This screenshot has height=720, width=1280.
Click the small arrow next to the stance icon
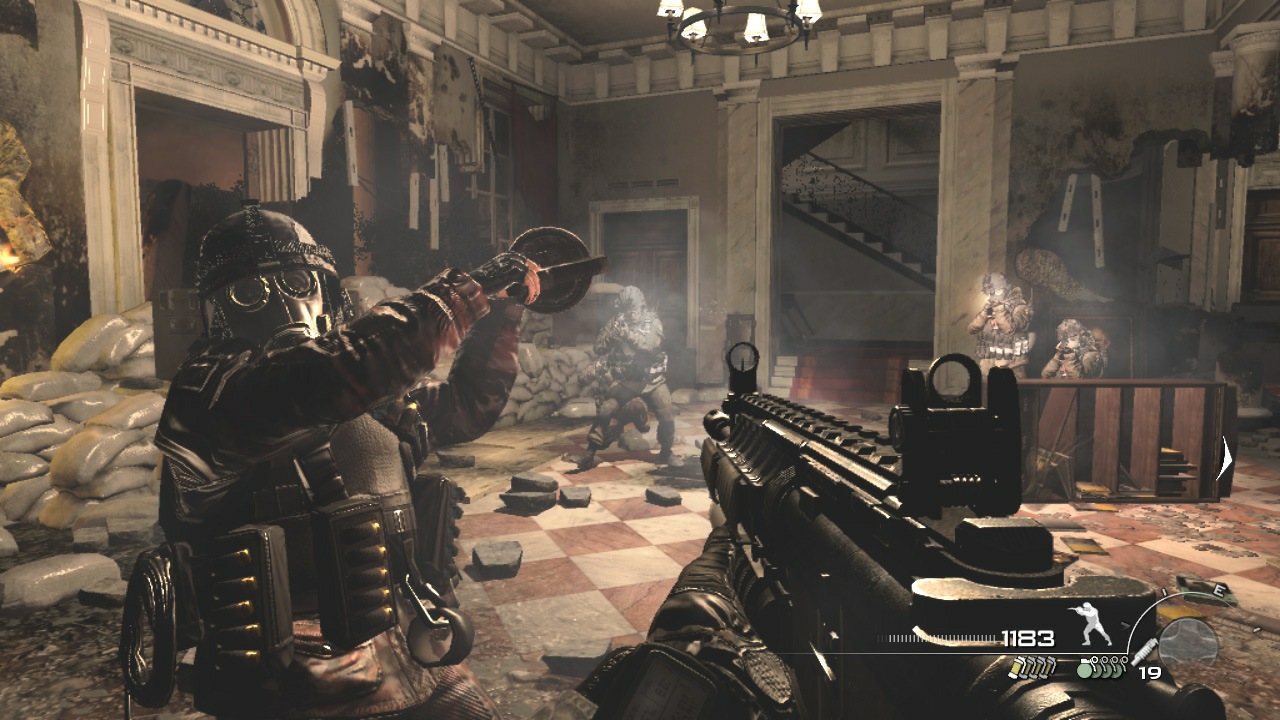pos(1127,624)
